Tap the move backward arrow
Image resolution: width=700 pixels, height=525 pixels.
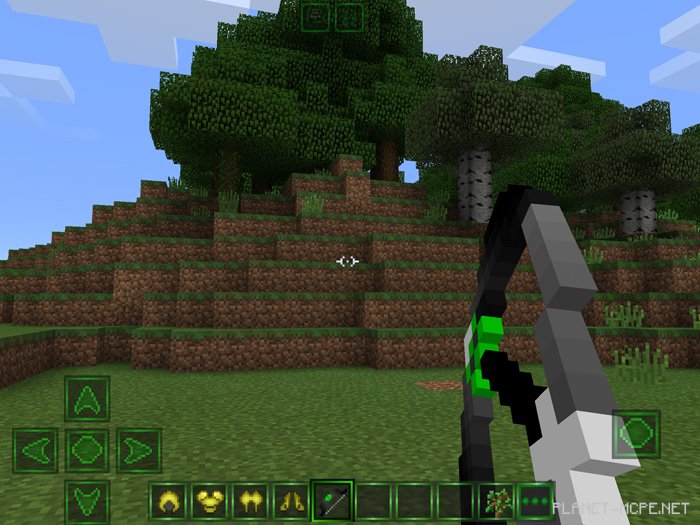tap(87, 500)
